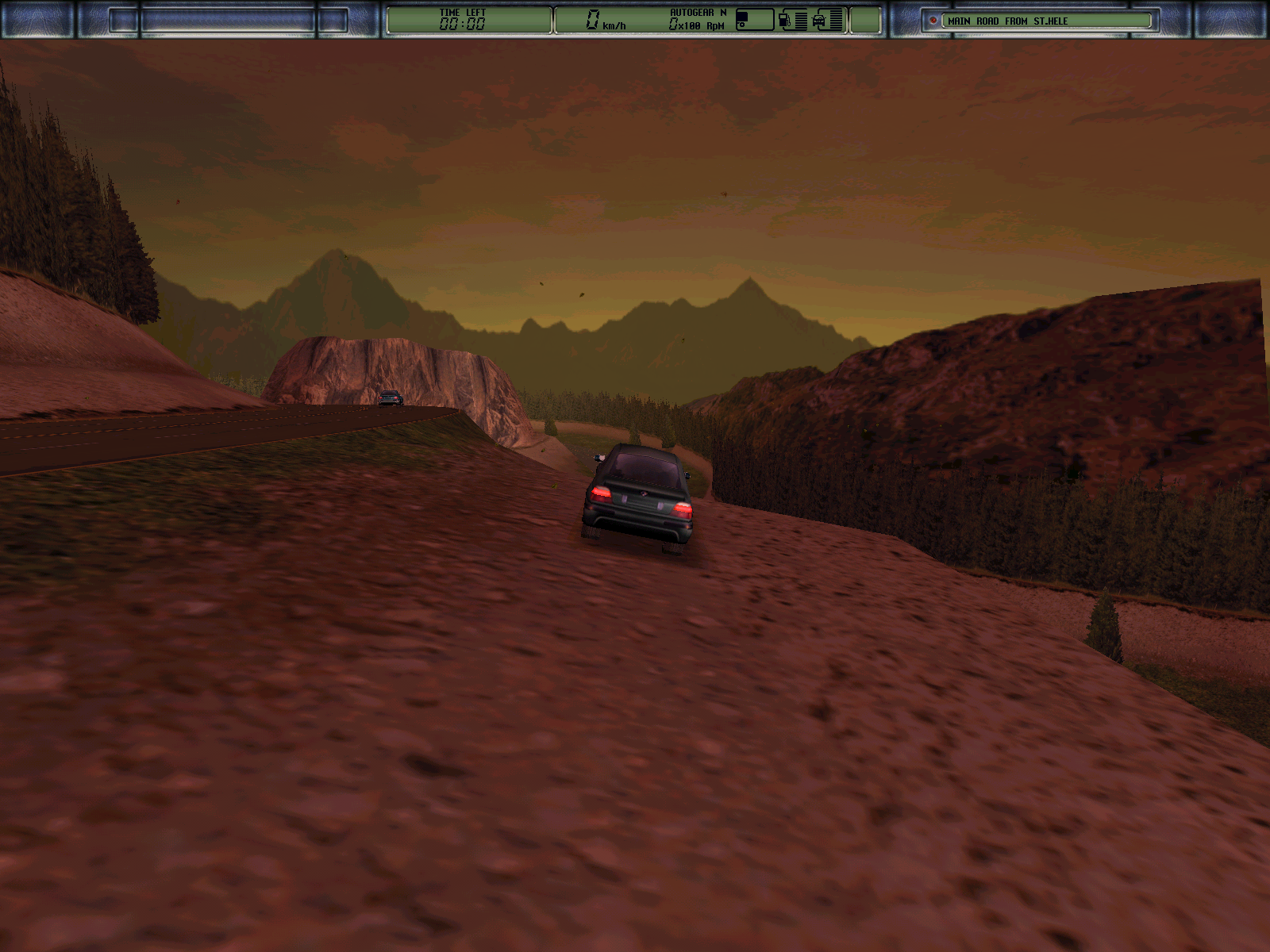1270x952 pixels.
Task: Select the fuel pump gauge icon
Action: click(784, 20)
